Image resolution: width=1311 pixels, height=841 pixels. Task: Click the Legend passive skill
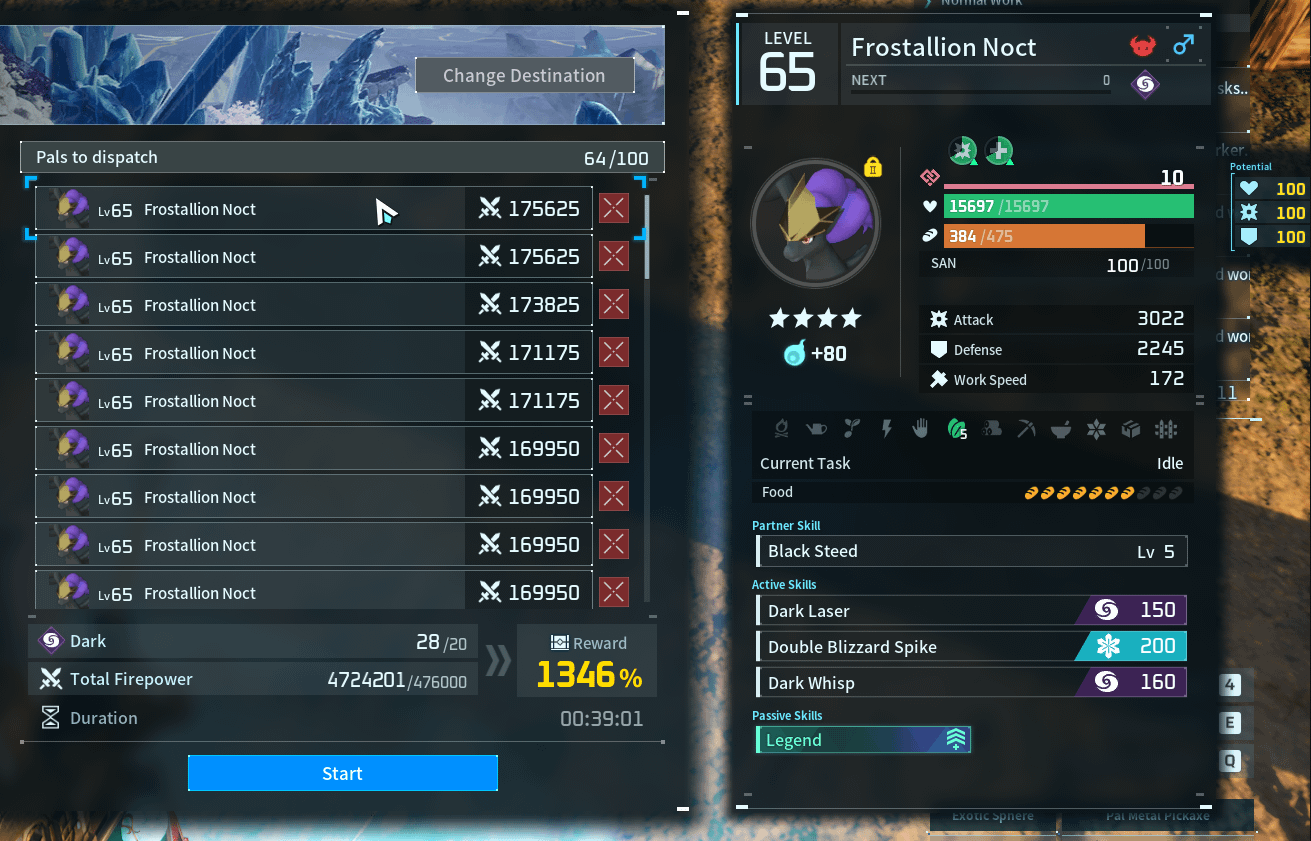tap(863, 740)
